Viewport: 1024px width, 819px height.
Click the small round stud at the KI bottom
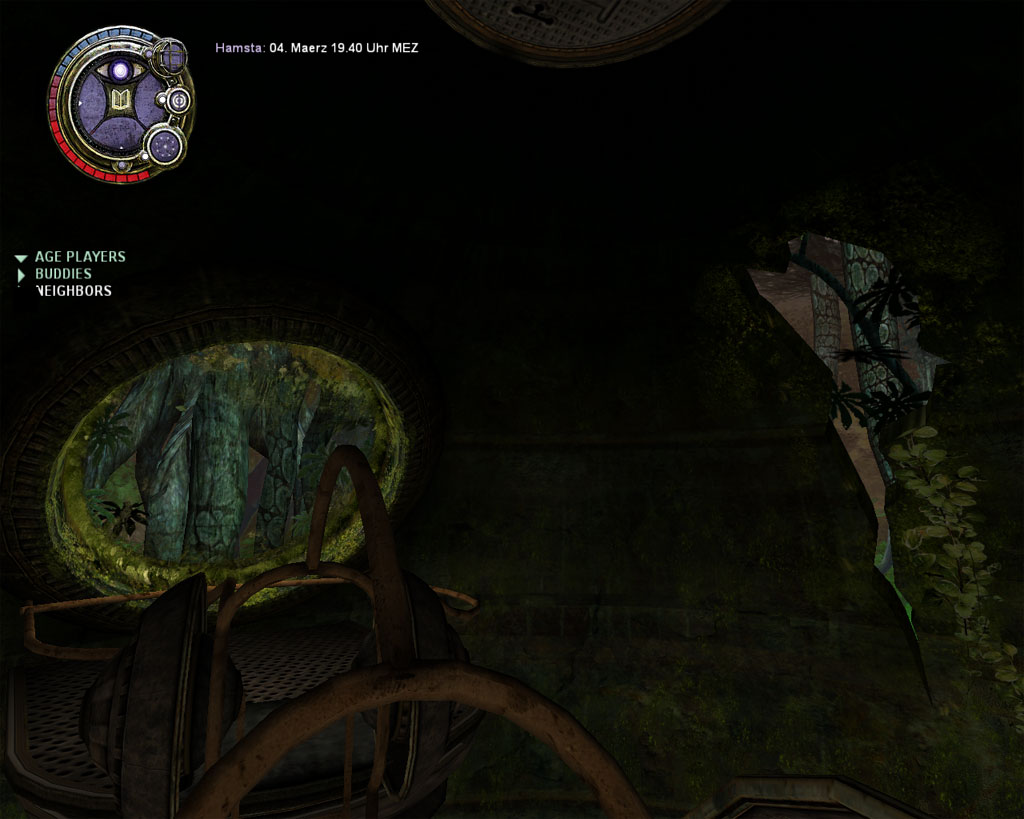click(121, 166)
